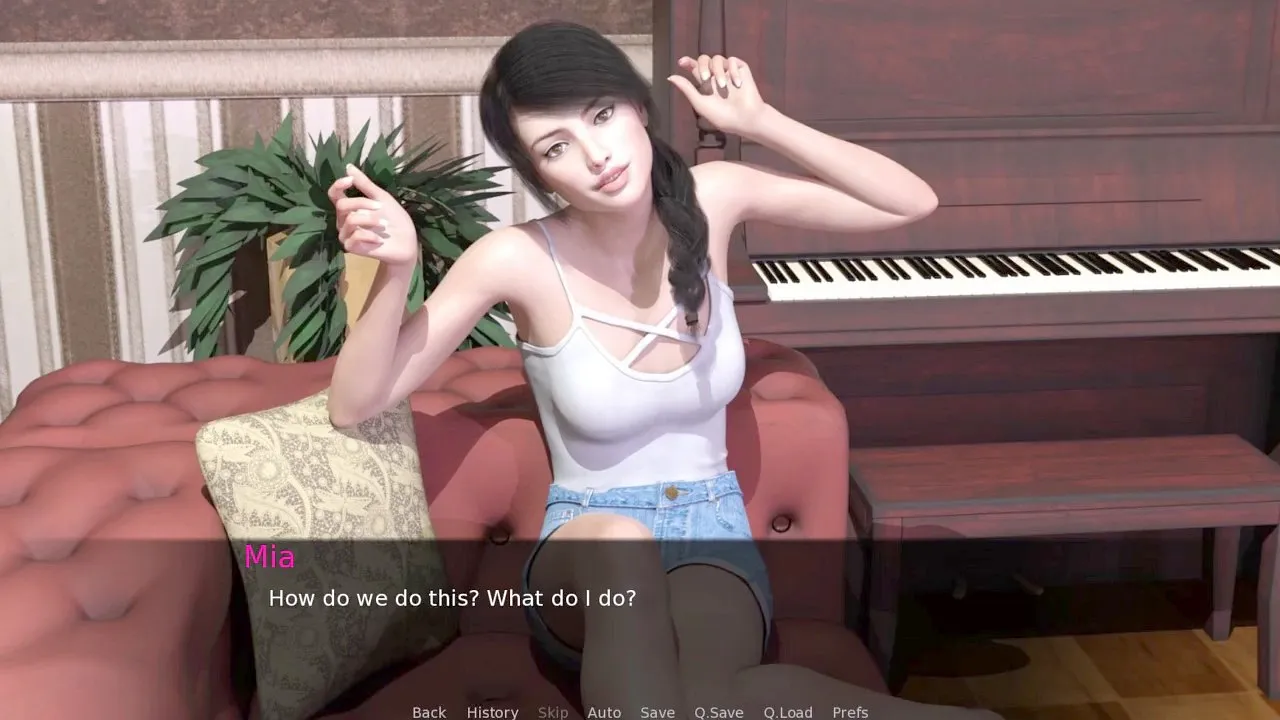The width and height of the screenshot is (1280, 720).
Task: Click the Skip button
Action: click(553, 712)
